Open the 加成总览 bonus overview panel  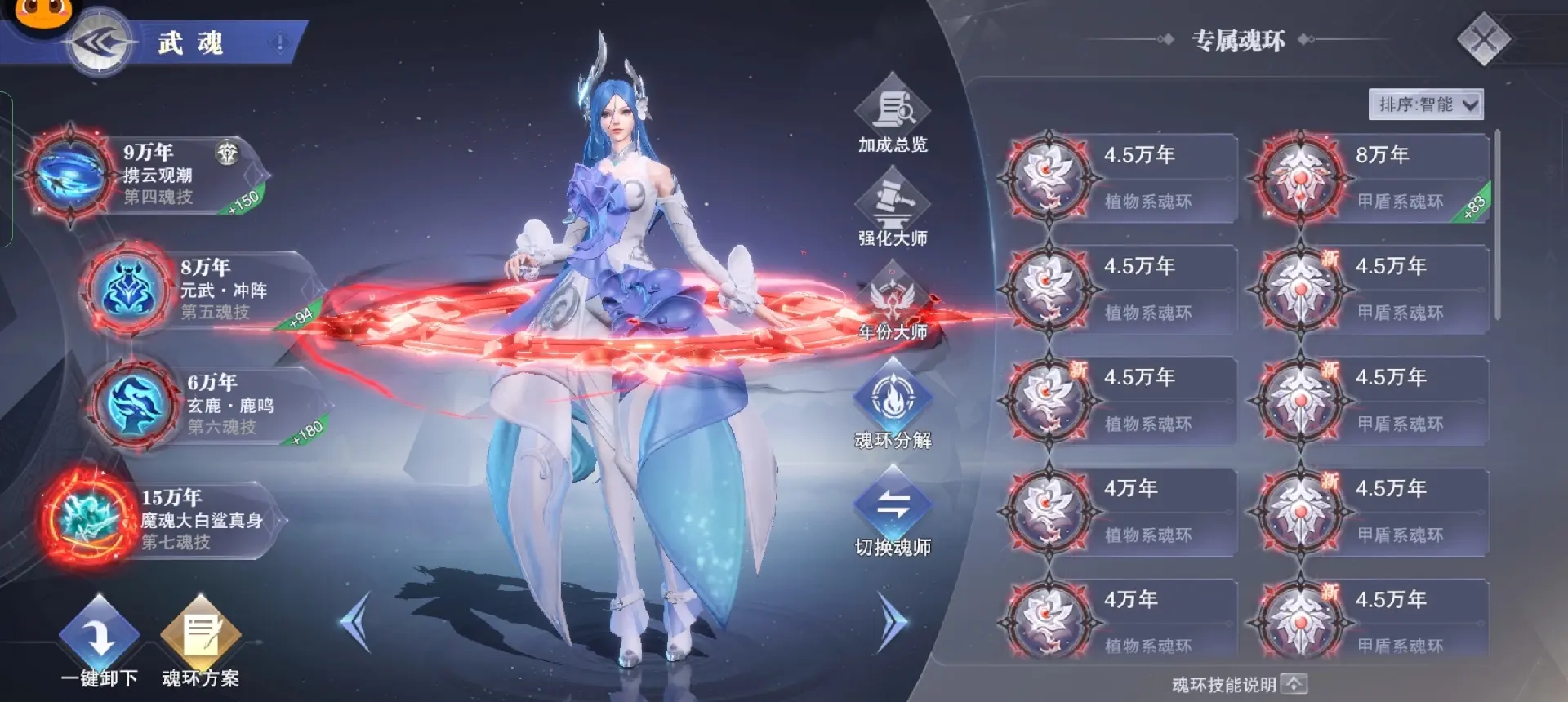pos(894,114)
